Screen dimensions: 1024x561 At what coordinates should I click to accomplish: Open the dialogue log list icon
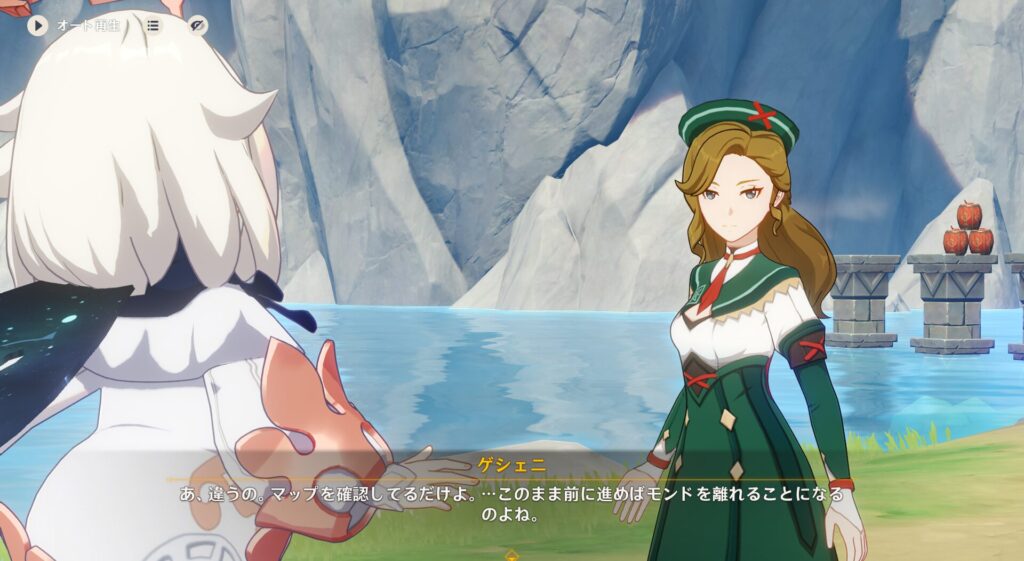tap(153, 25)
